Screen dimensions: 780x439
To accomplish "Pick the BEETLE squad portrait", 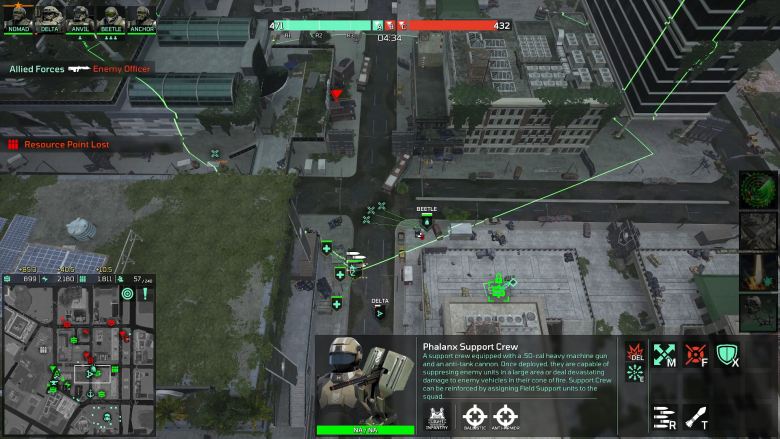I will [x=111, y=16].
